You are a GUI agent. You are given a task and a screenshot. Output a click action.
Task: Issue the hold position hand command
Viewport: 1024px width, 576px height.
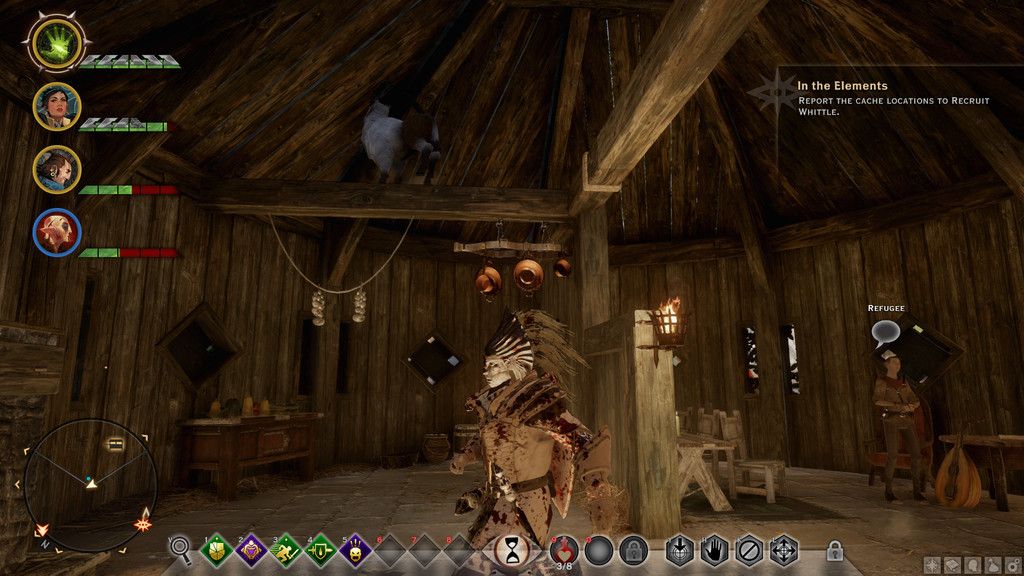click(x=714, y=549)
